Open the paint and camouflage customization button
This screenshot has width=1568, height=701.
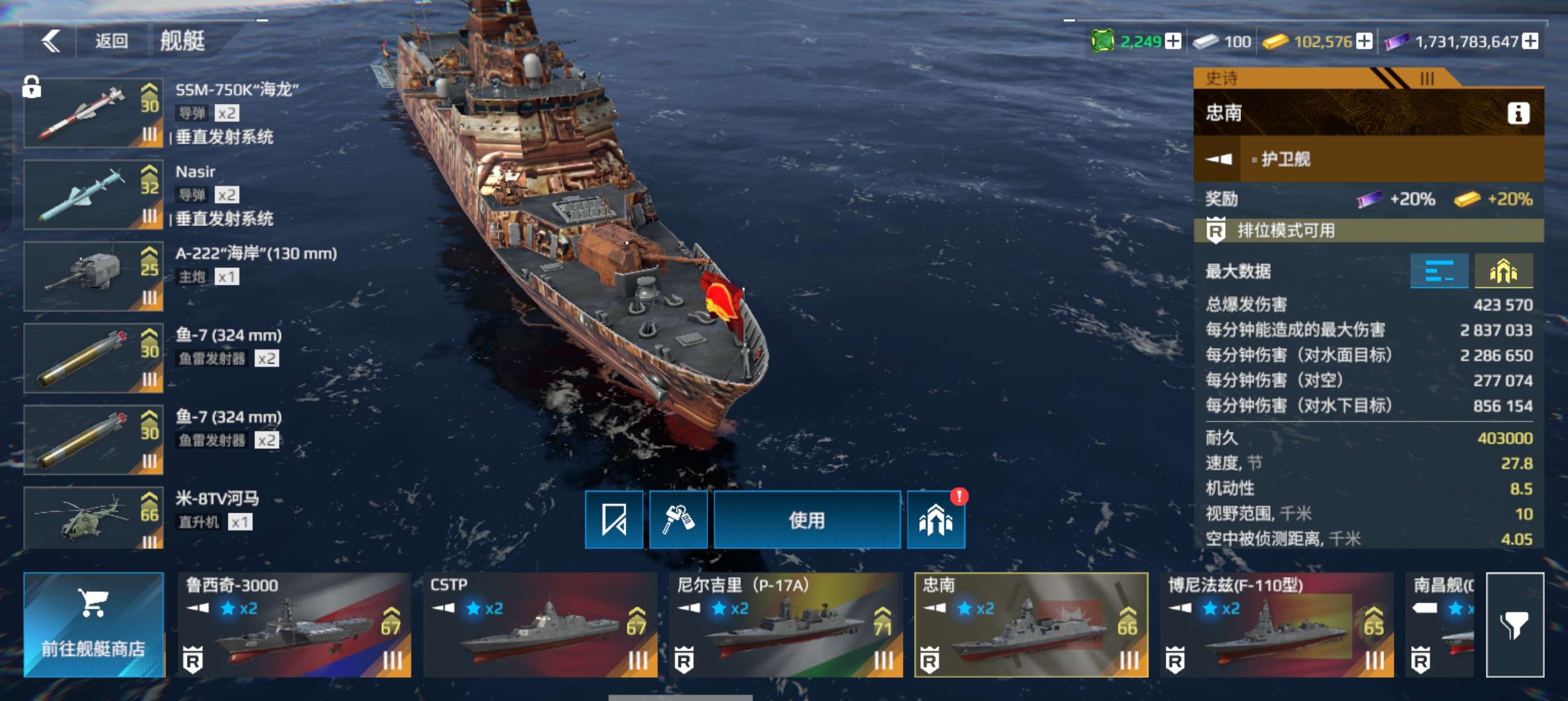(x=678, y=520)
